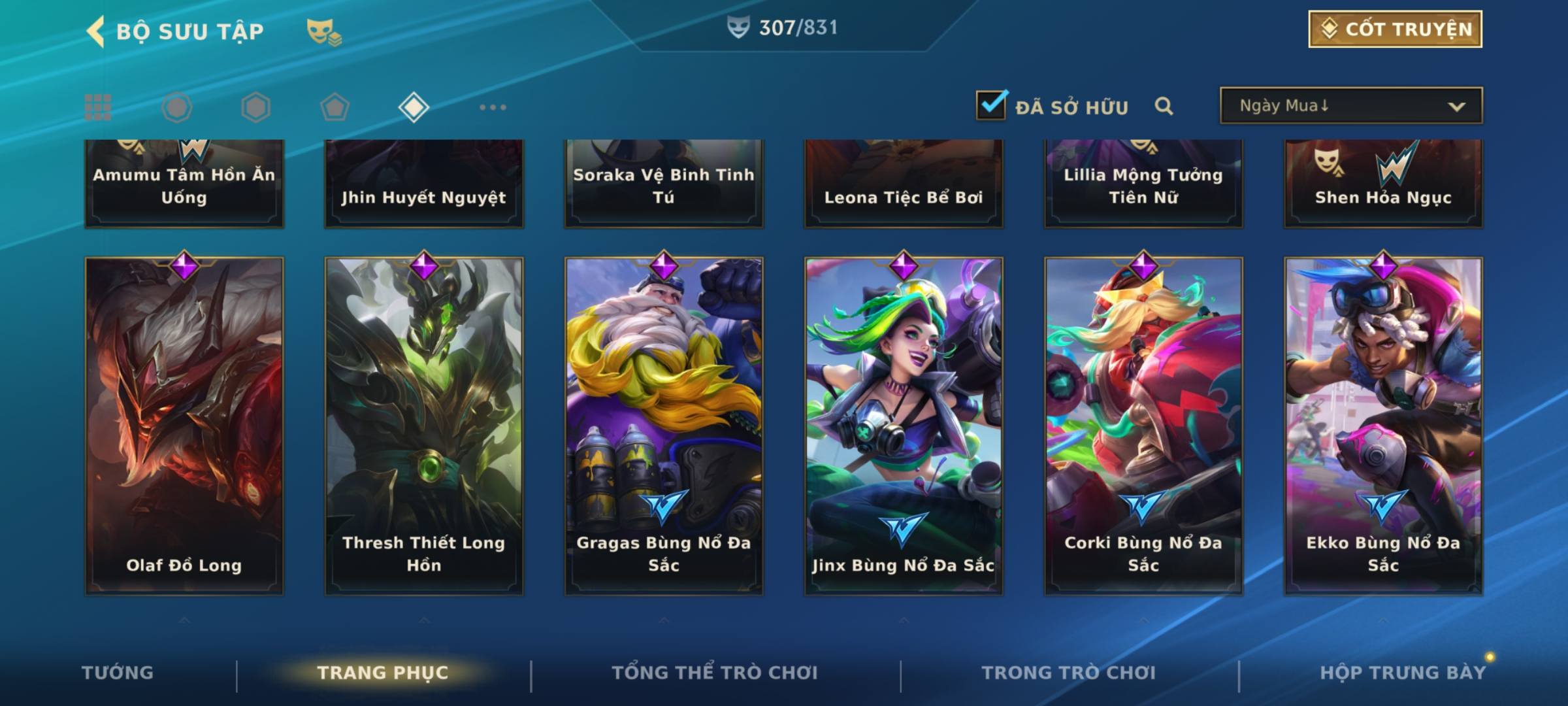Open the Trong Trò Chơi tab
1568x706 pixels.
pos(1068,672)
